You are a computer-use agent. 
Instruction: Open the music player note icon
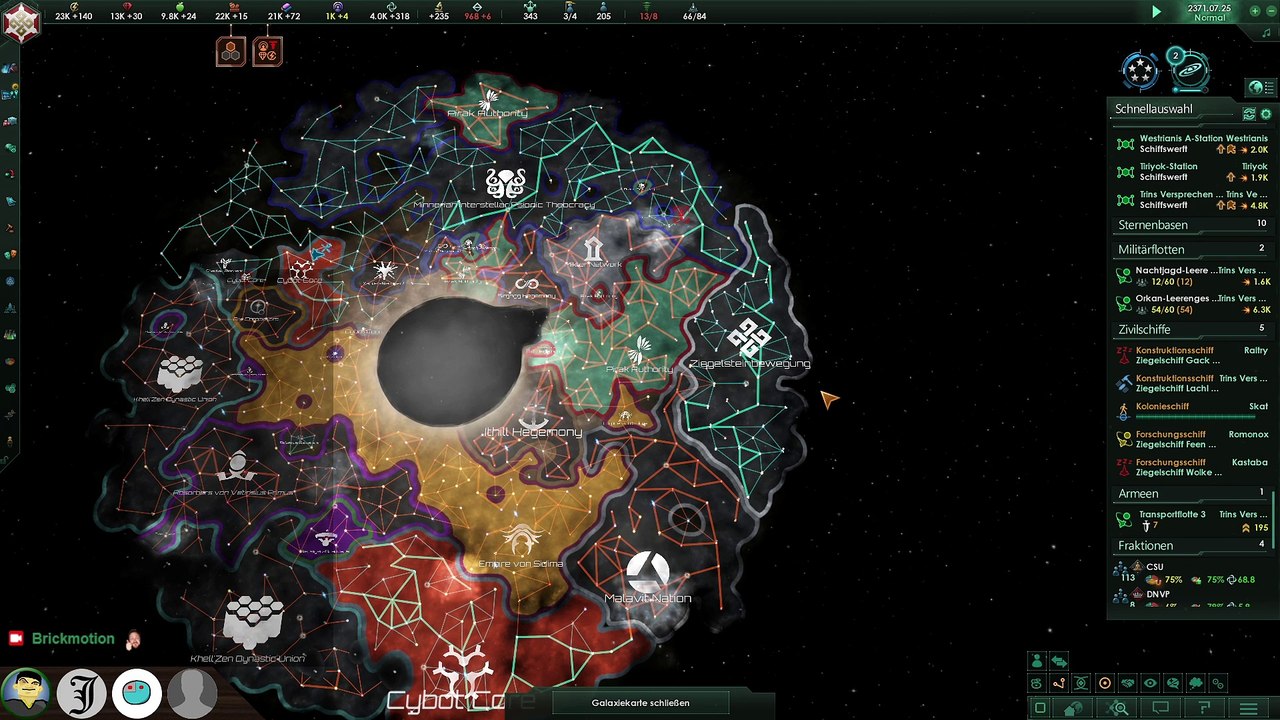[1266, 32]
